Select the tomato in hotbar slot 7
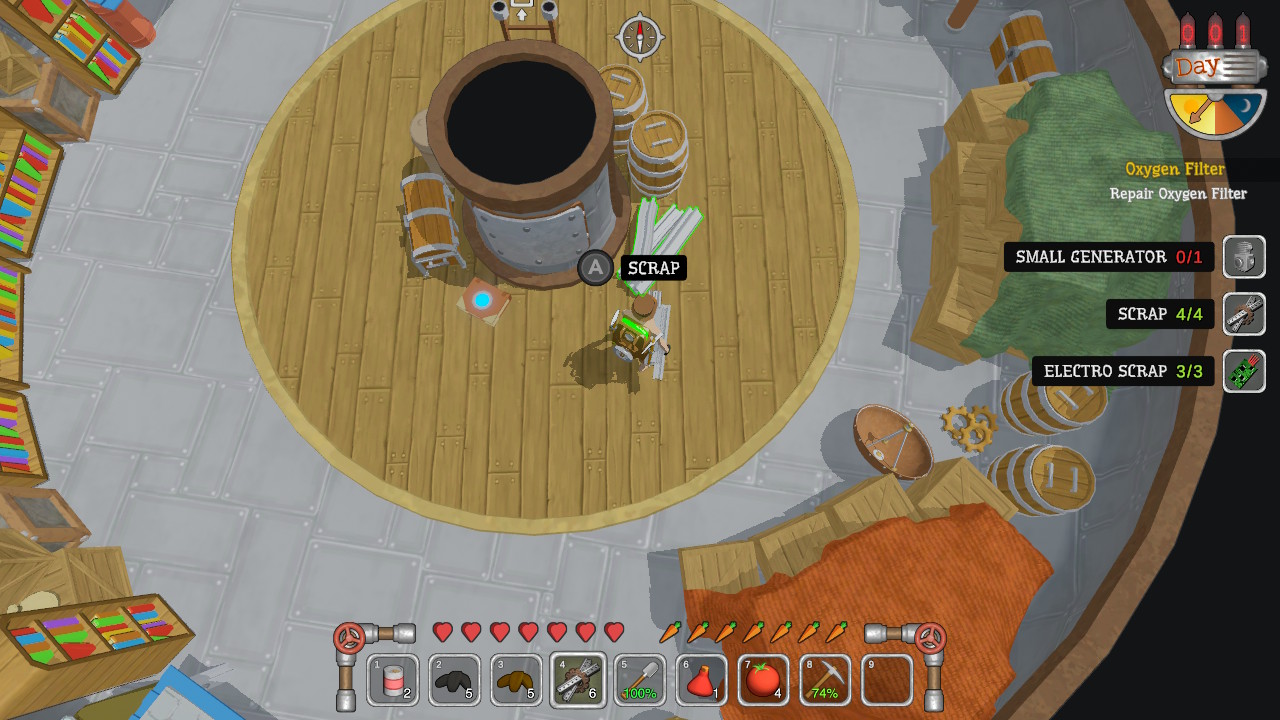Screen dimensions: 1280x720 click(764, 679)
